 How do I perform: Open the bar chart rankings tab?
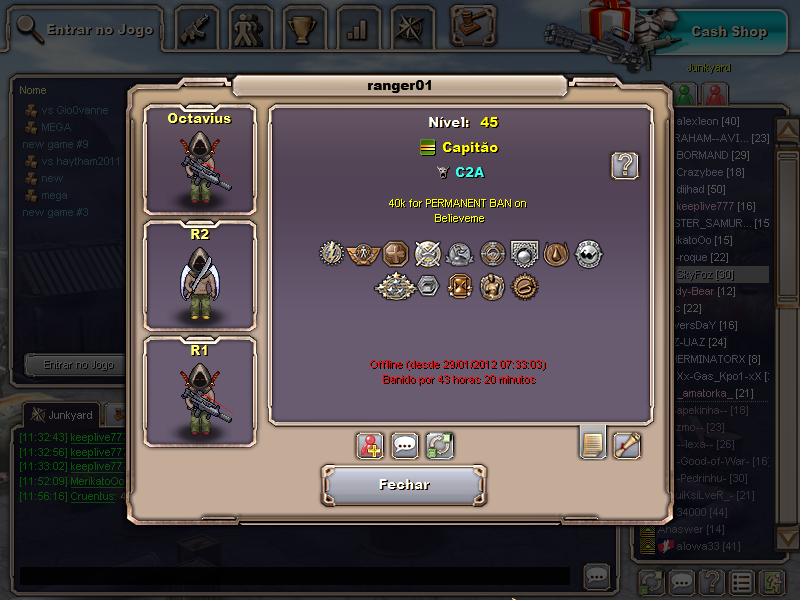point(356,29)
